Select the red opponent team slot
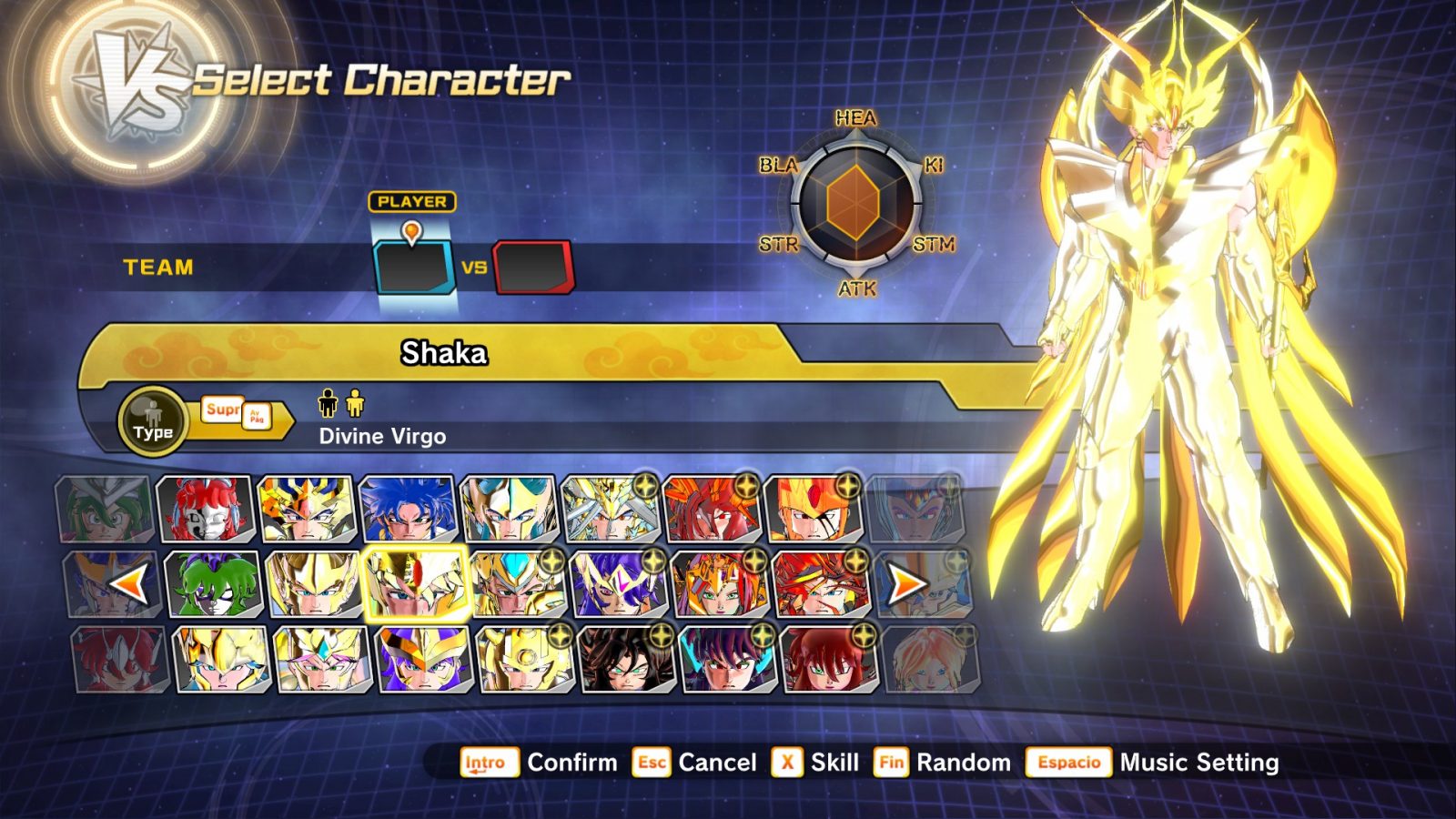Image resolution: width=1456 pixels, height=819 pixels. pyautogui.click(x=533, y=268)
